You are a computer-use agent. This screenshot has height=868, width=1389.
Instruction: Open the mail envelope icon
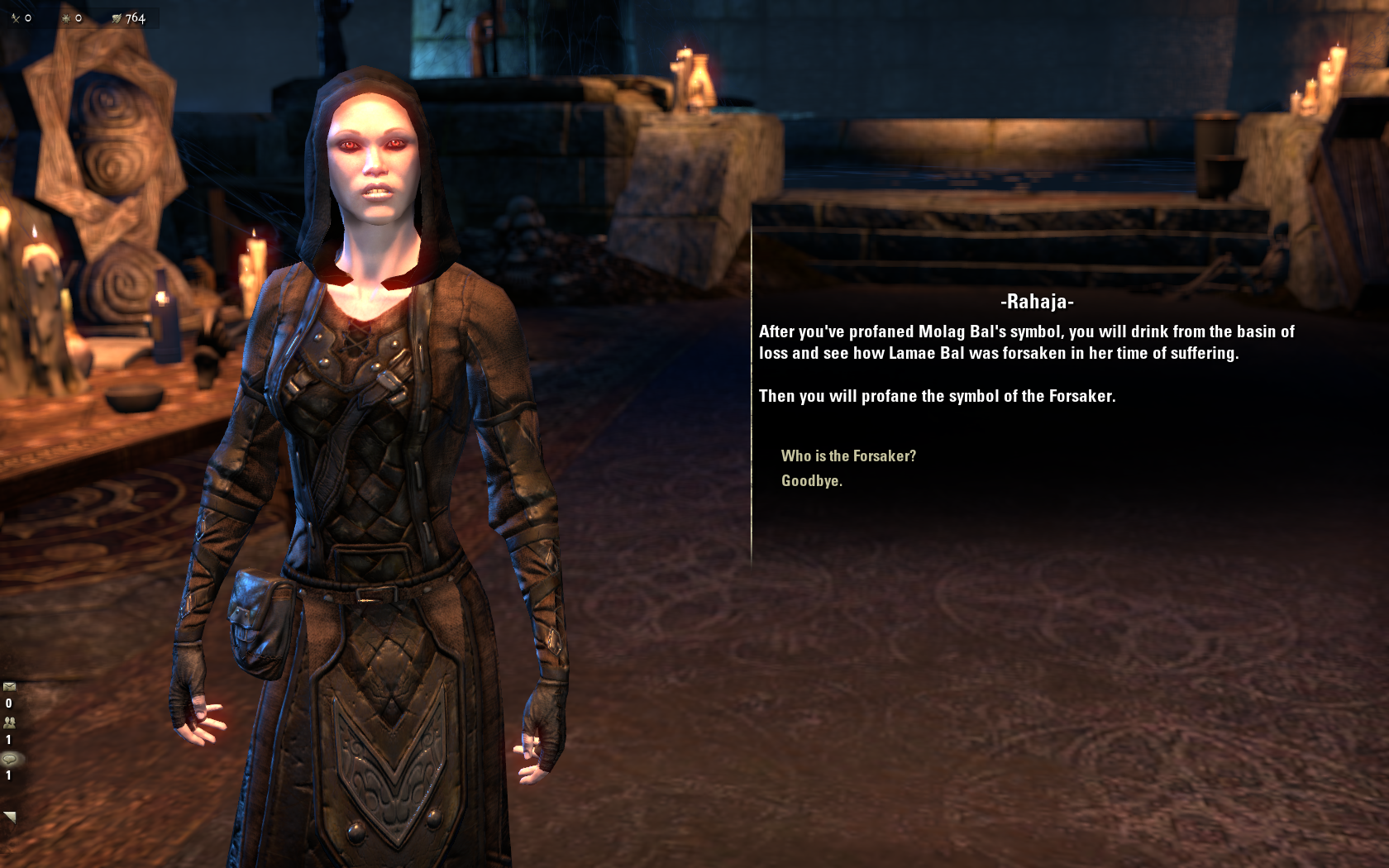[10, 687]
